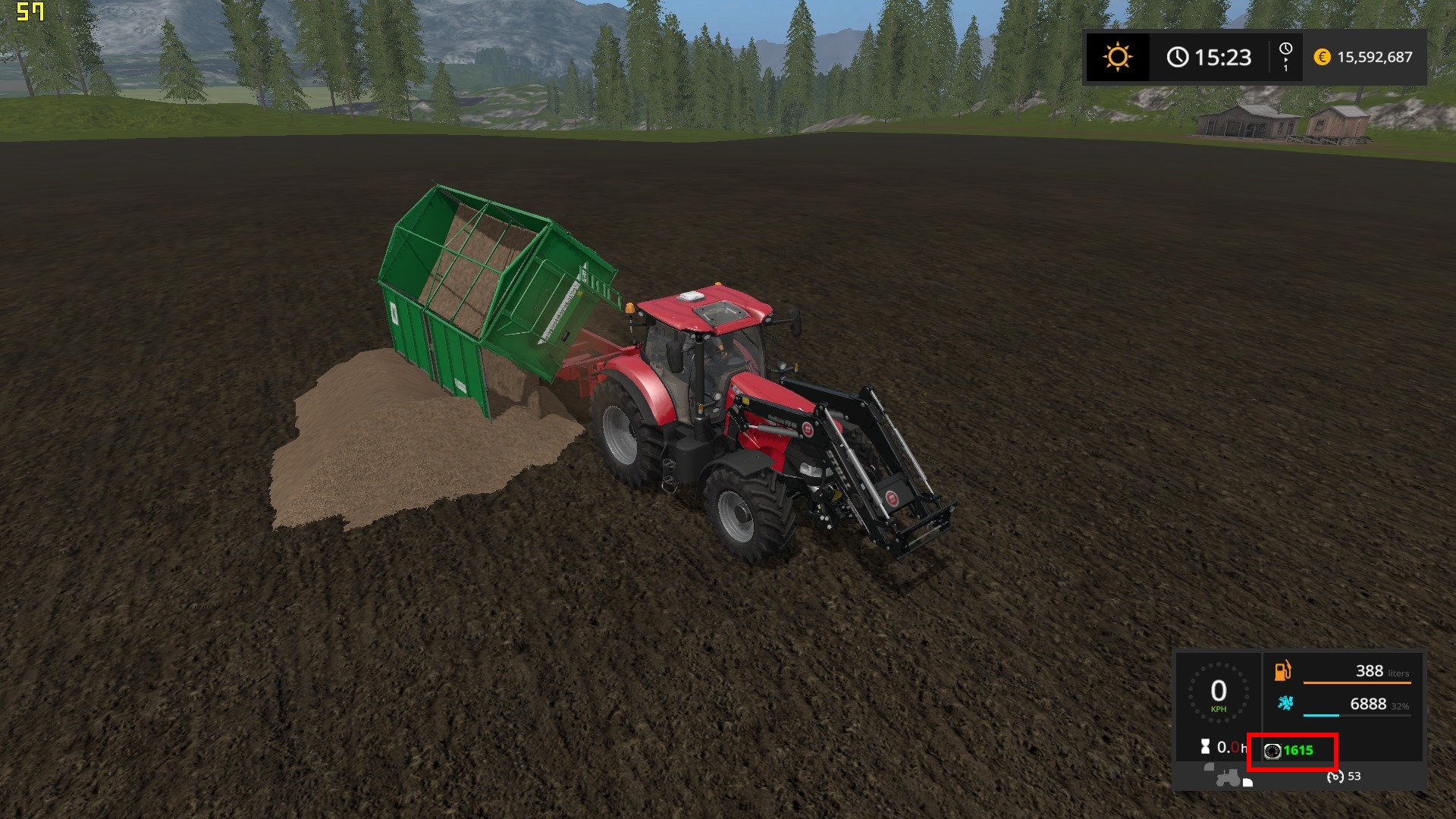
Task: Click the hourglass operating hours icon
Action: click(1205, 747)
